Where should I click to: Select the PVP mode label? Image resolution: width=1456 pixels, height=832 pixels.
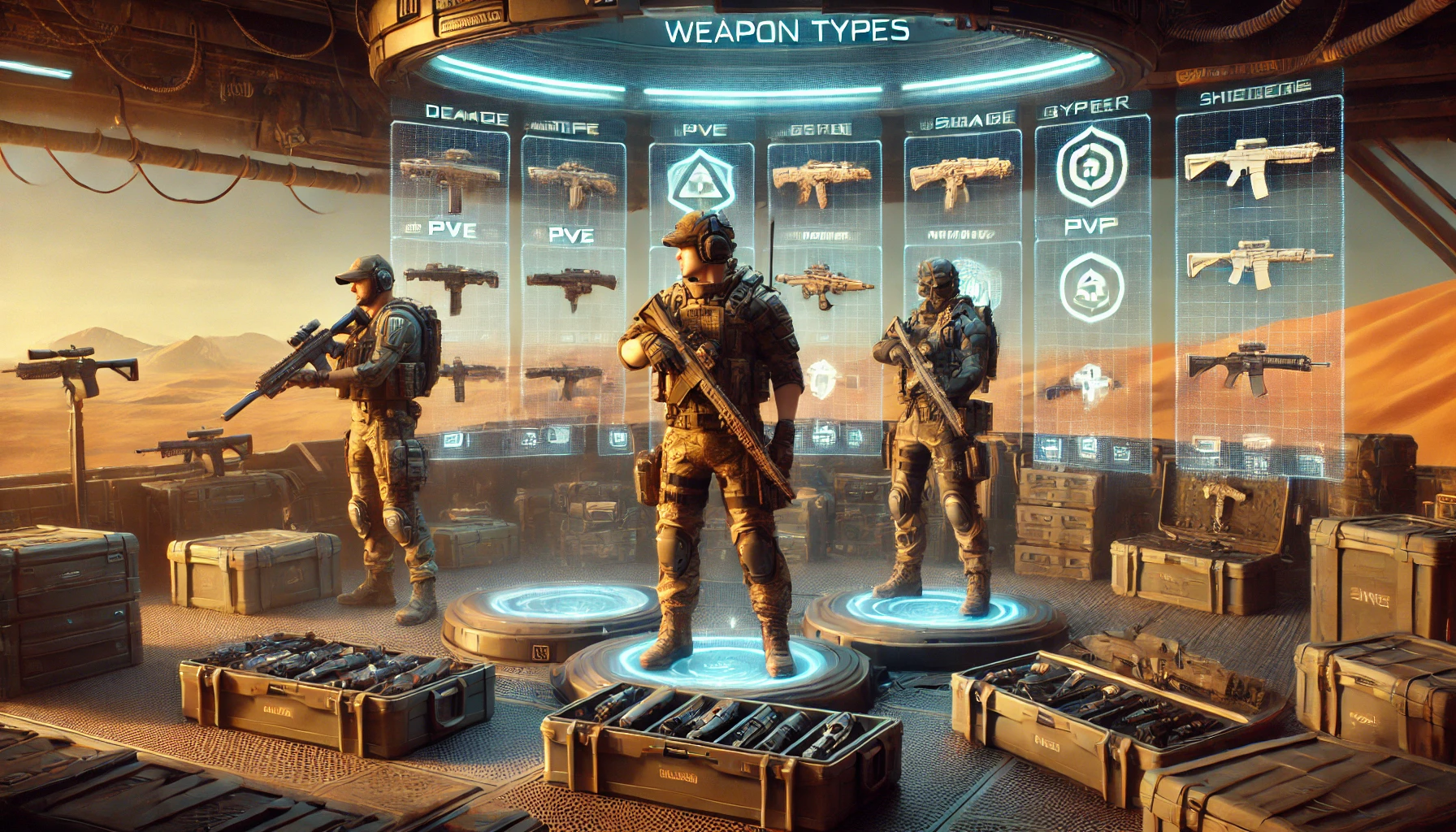(x=1090, y=226)
